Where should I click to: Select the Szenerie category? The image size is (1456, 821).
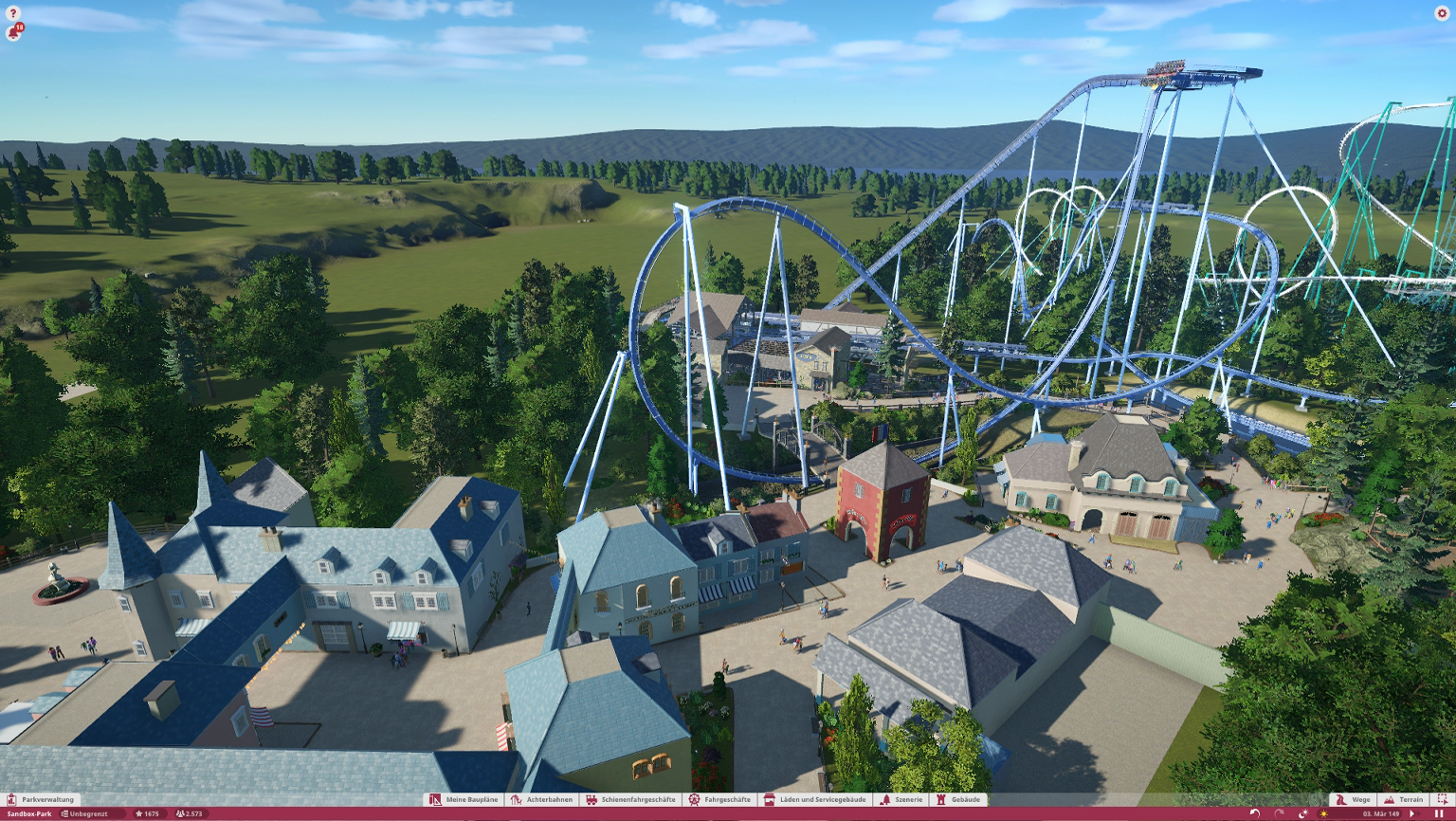[901, 799]
